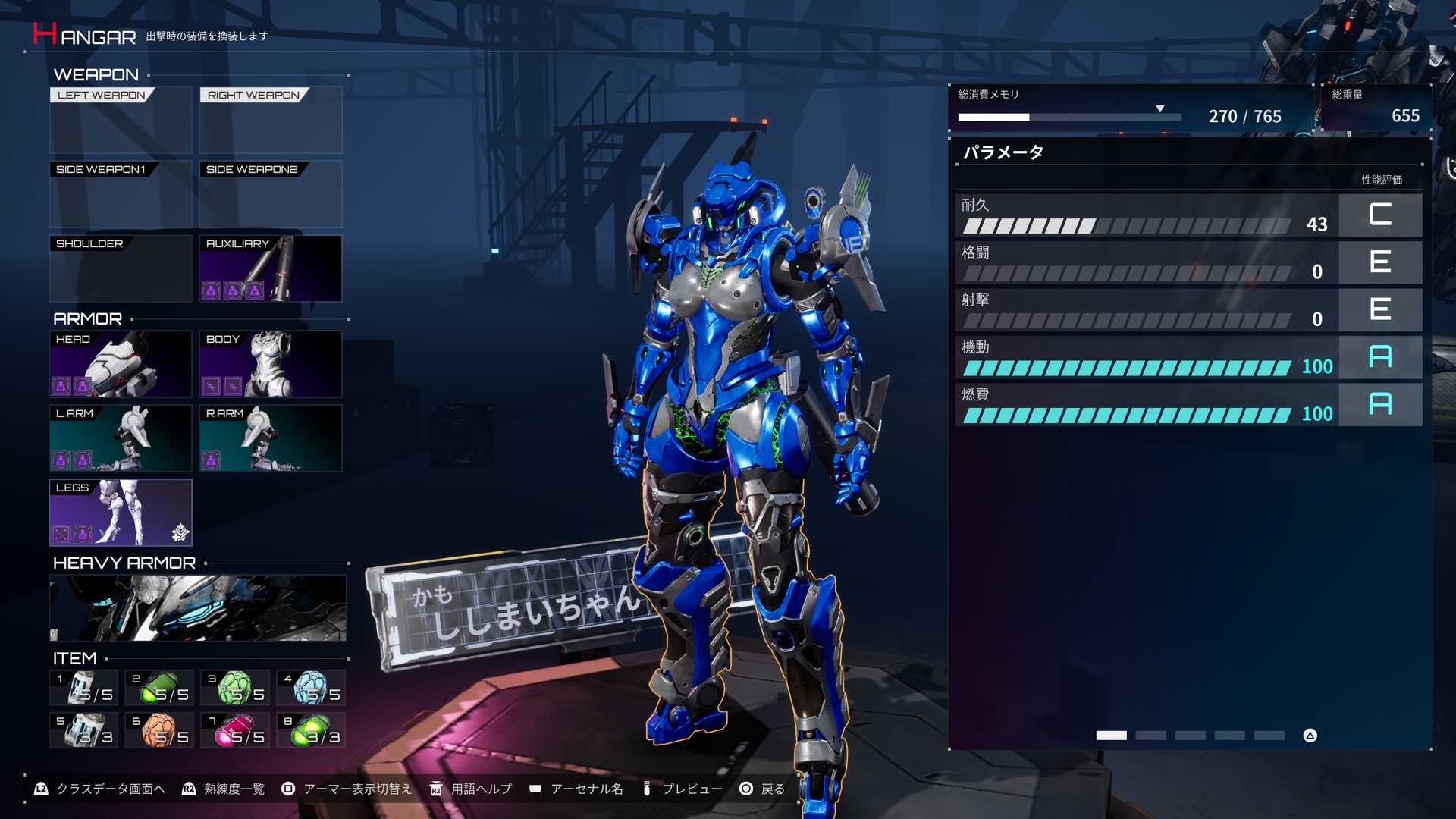The width and height of the screenshot is (1456, 819).
Task: Open the Heavy Armor panel
Action: pos(198,608)
